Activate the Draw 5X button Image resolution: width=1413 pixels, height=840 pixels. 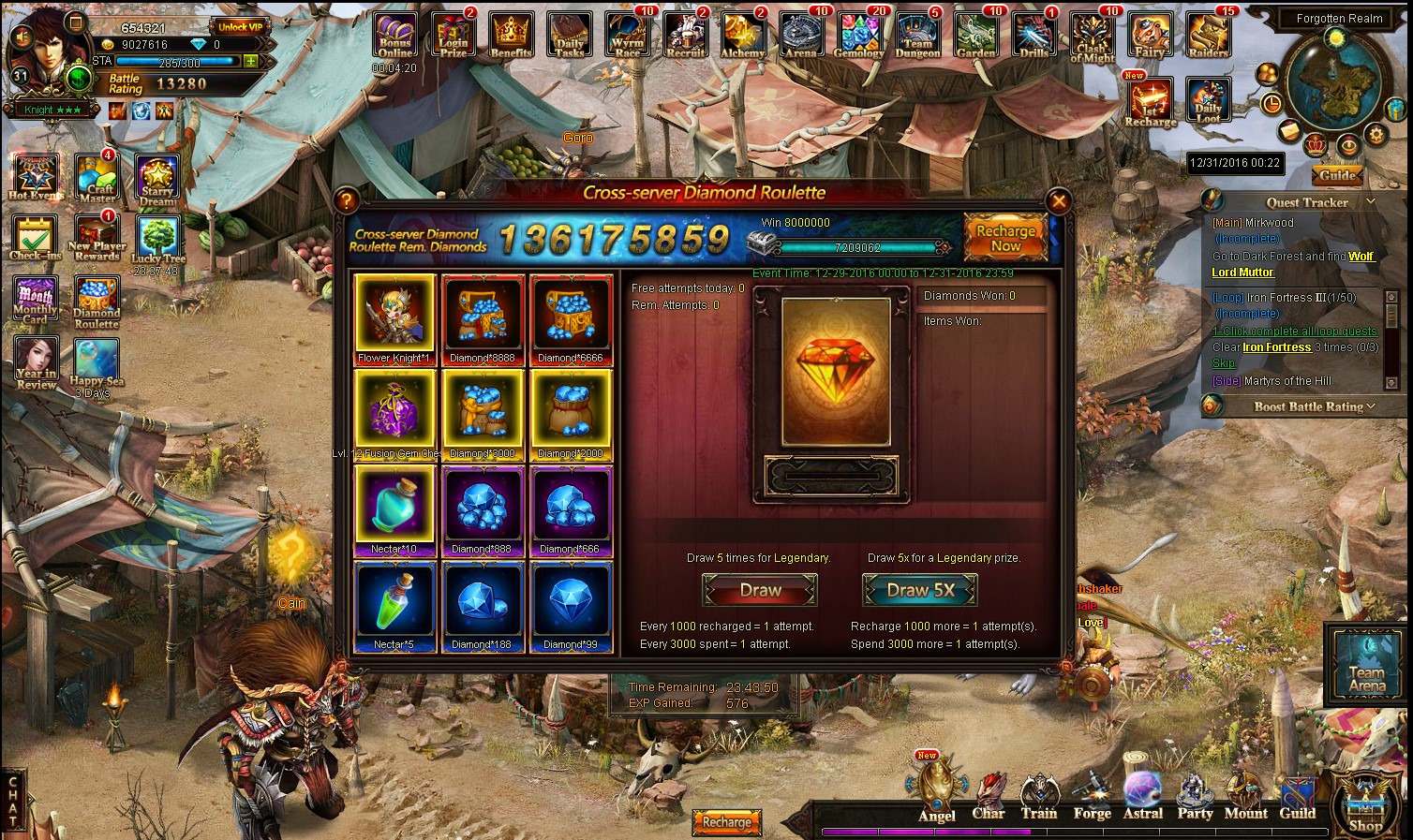click(919, 590)
